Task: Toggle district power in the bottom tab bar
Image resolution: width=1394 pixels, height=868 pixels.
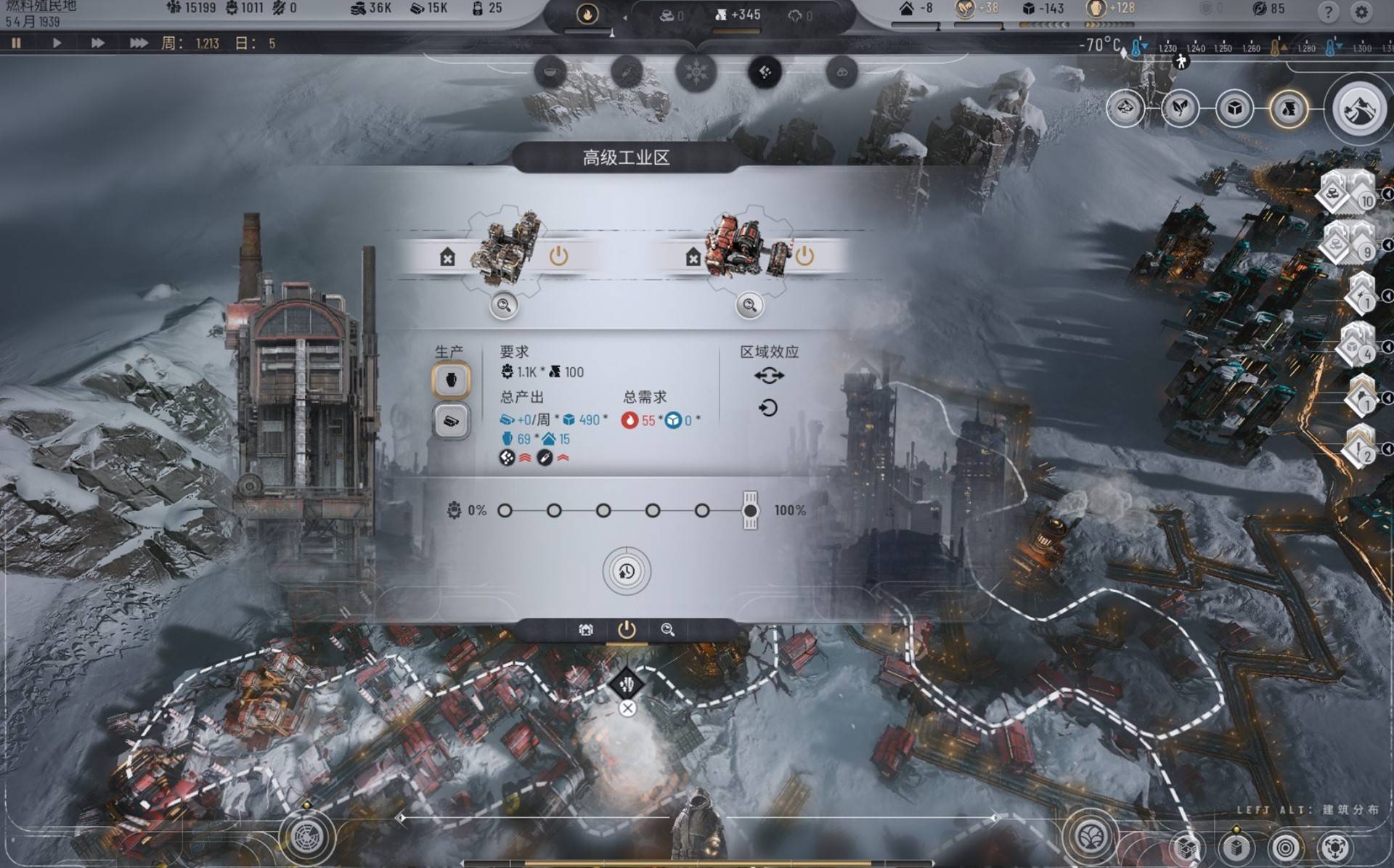Action: 627,630
